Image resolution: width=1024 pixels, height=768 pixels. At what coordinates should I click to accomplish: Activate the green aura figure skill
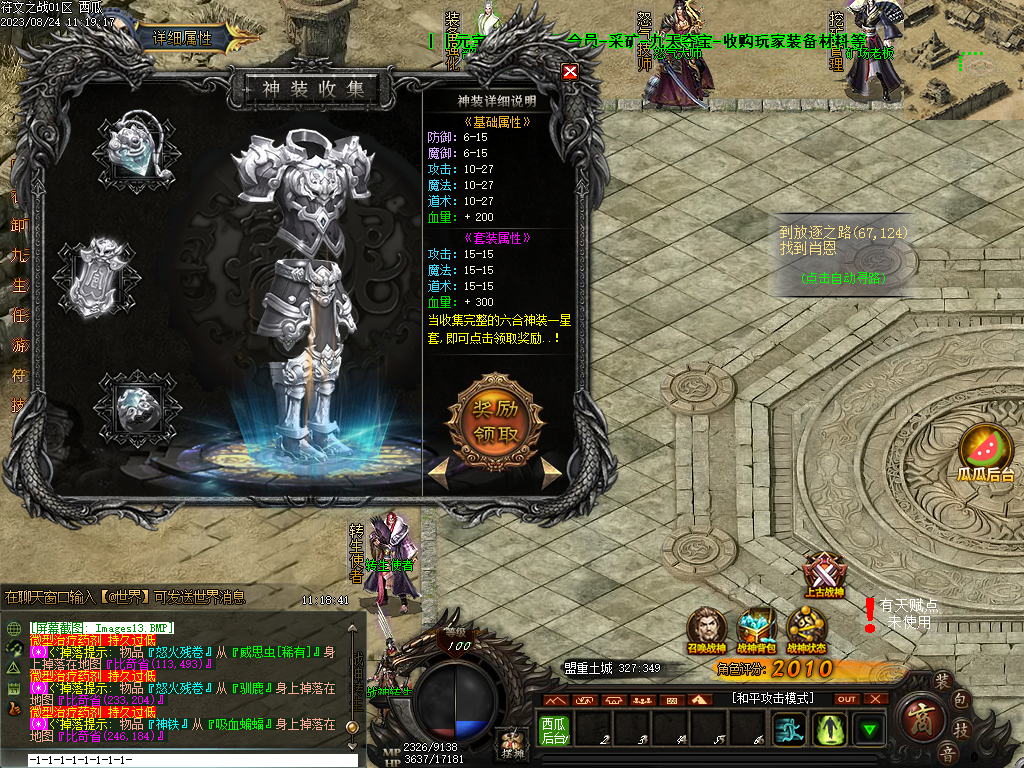[x=832, y=729]
